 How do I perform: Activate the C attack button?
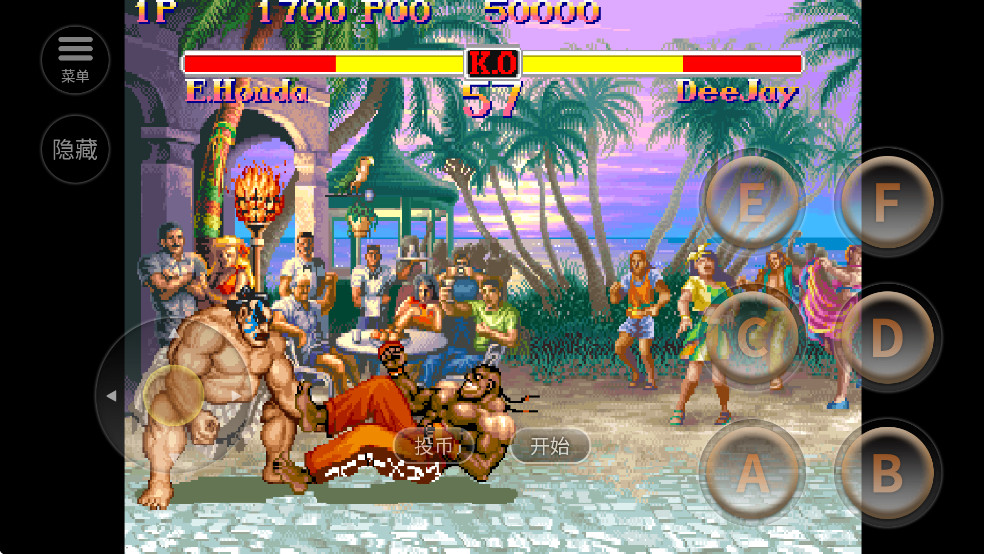[x=752, y=338]
